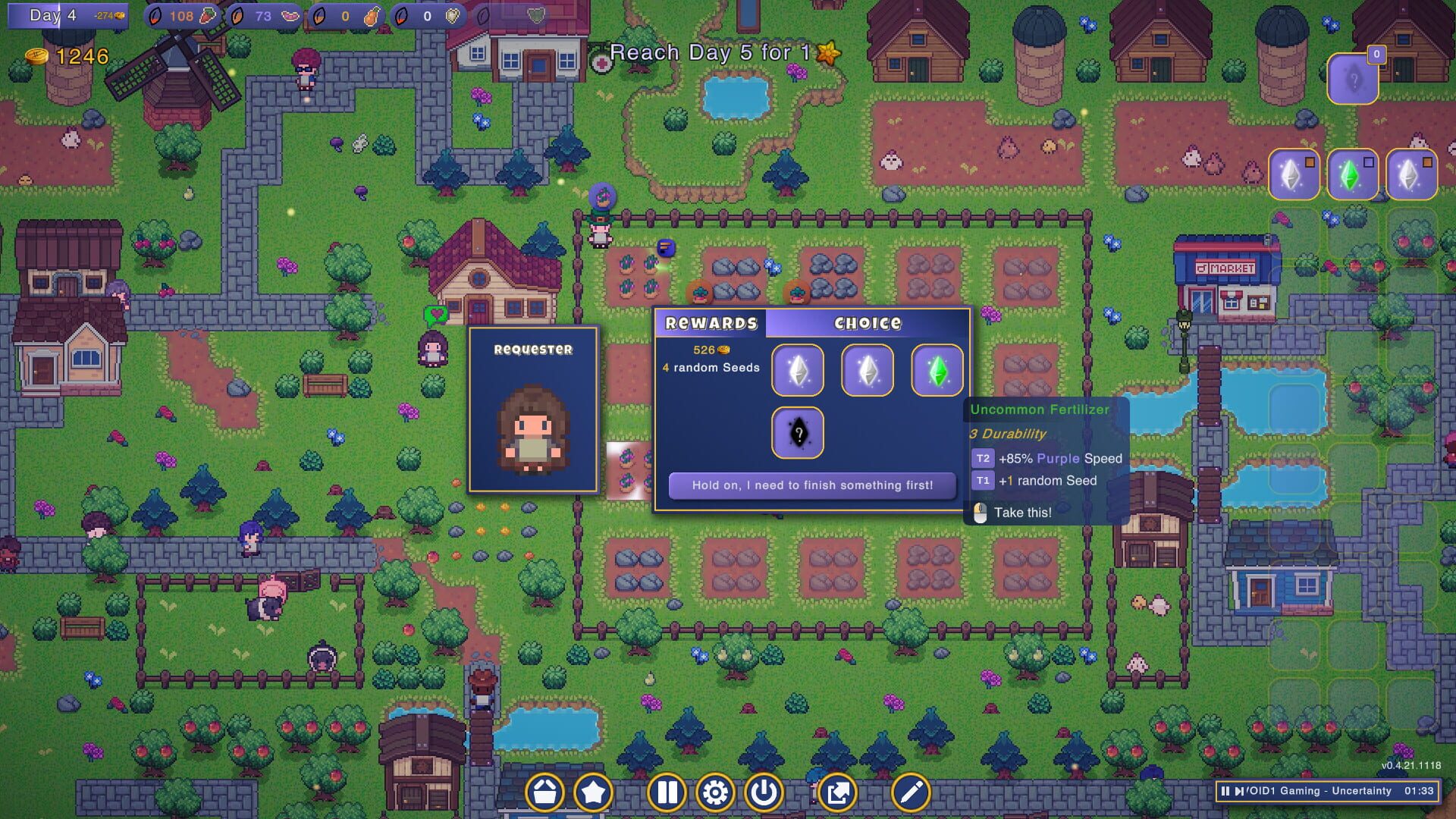1456x819 pixels.
Task: Open the inventory basket icon
Action: click(x=545, y=792)
